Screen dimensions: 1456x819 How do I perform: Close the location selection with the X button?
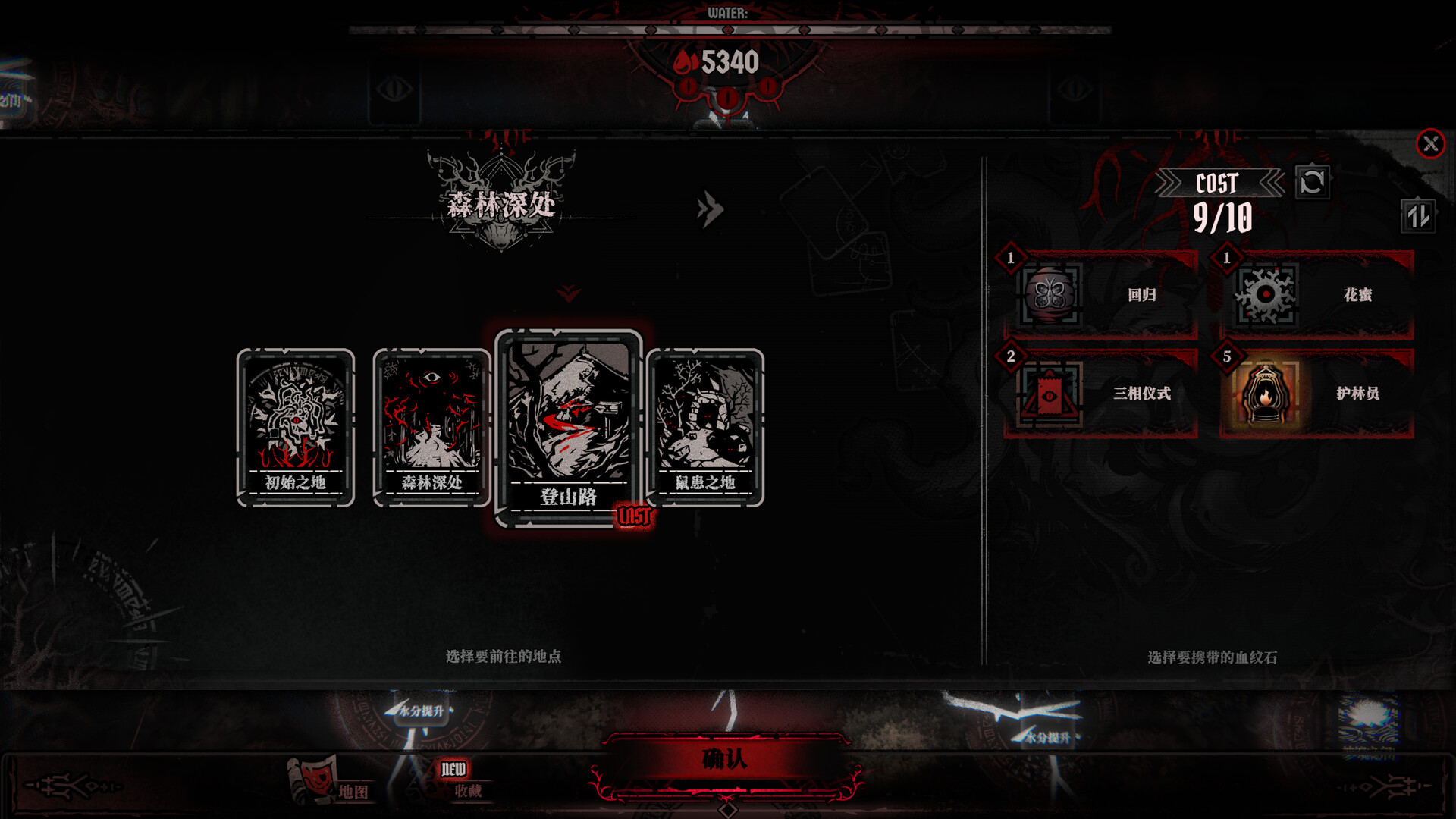click(1430, 143)
